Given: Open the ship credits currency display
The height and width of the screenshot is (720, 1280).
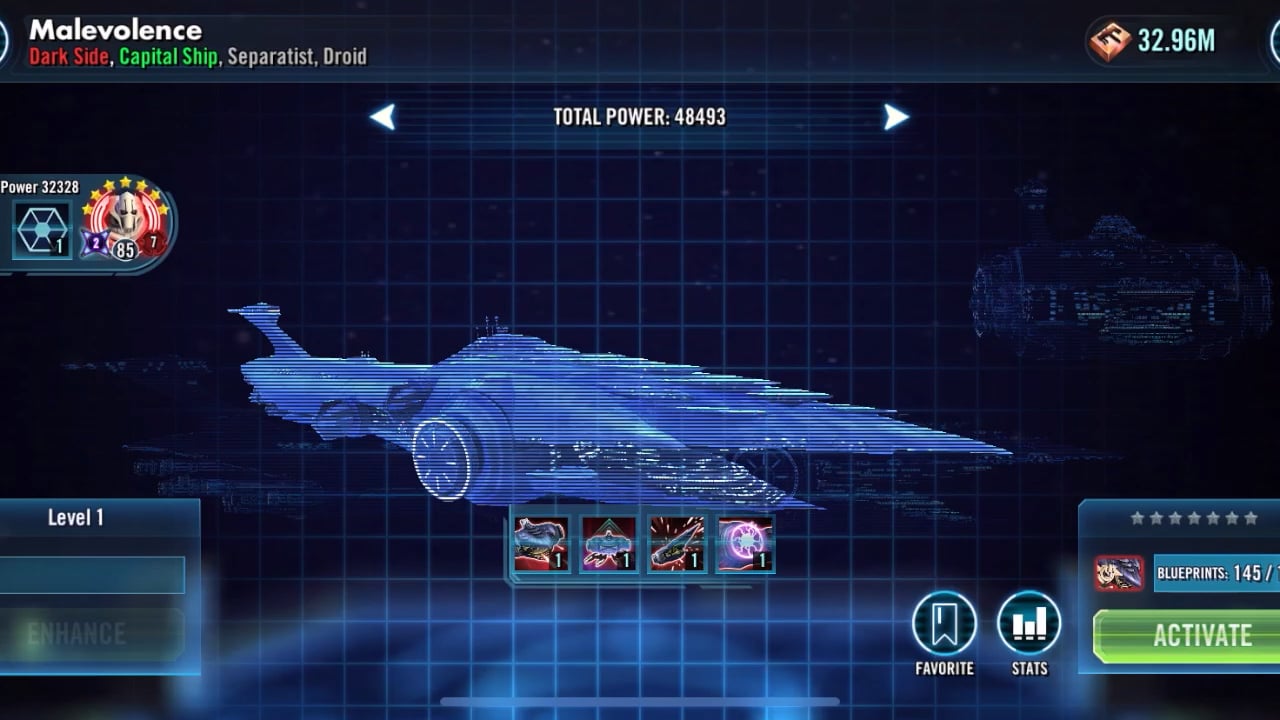Looking at the screenshot, I should coord(1153,41).
